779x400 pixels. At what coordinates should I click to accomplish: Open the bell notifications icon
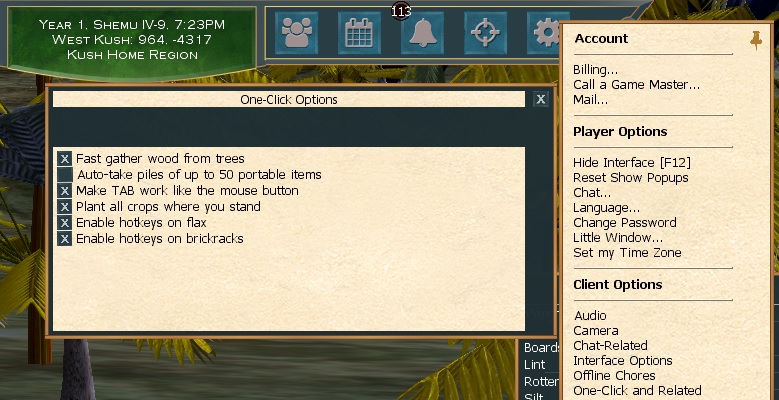click(422, 34)
